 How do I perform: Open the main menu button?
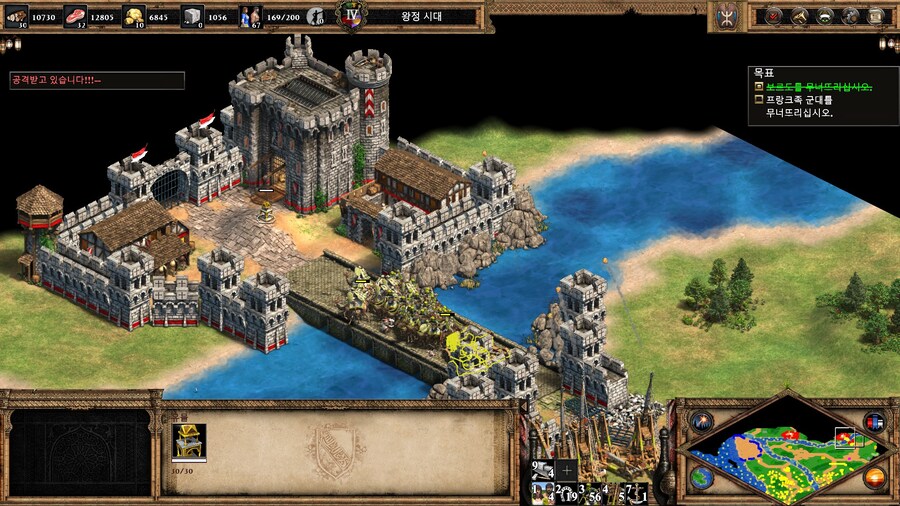click(x=877, y=16)
